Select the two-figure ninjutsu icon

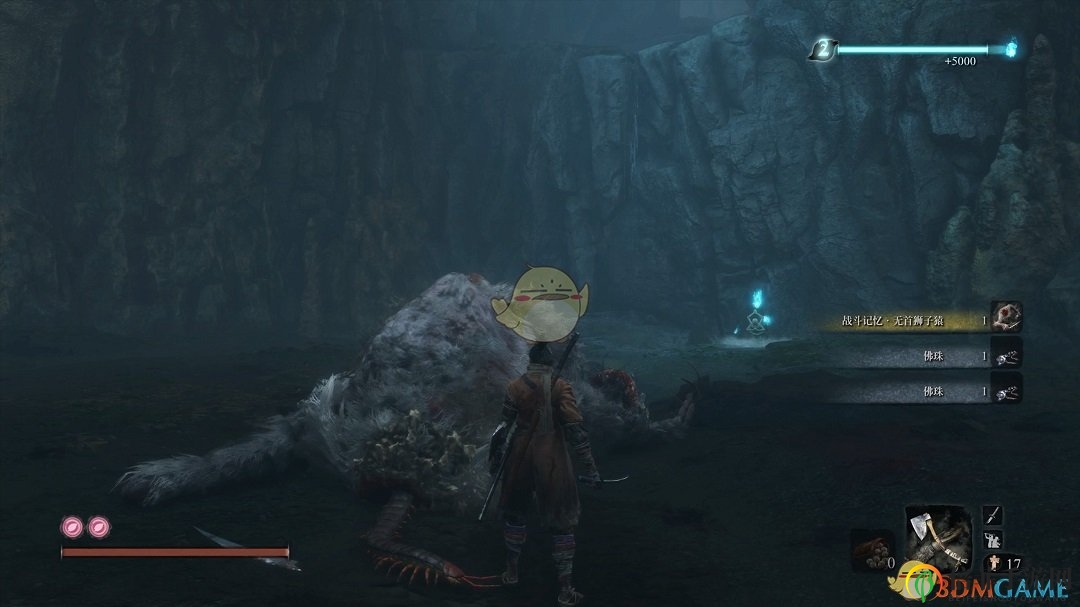tap(993, 540)
